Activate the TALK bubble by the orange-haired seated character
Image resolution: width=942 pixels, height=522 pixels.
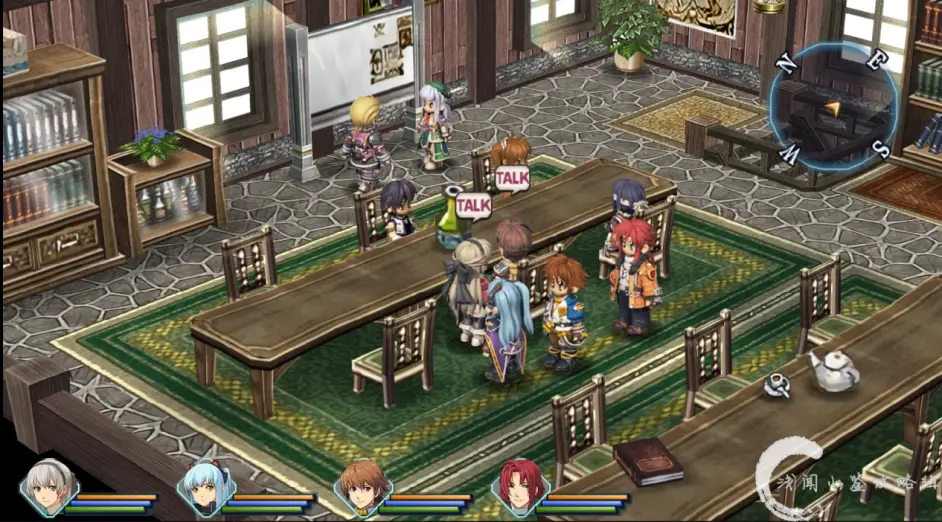point(512,177)
